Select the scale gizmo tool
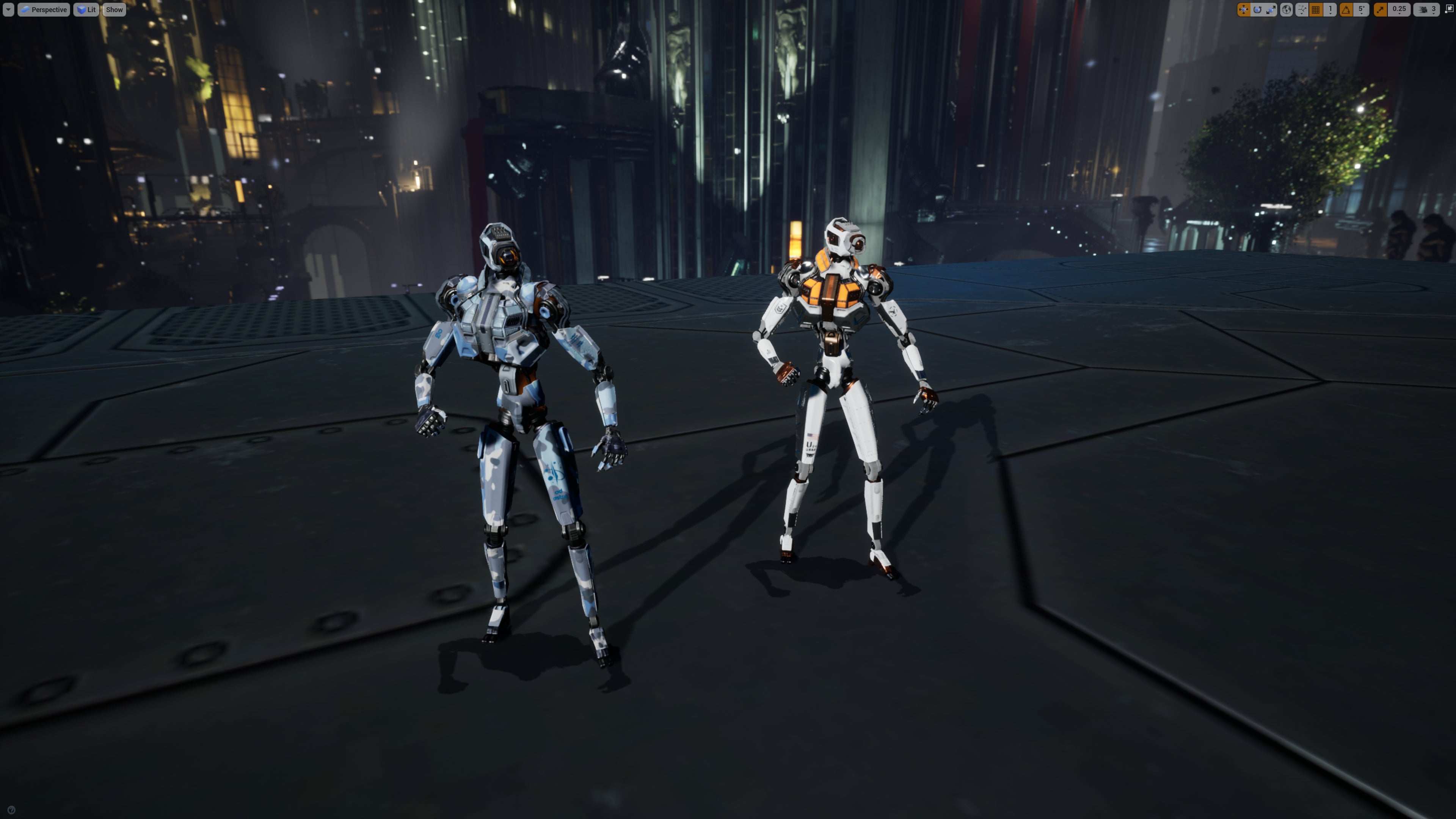 point(1271,9)
